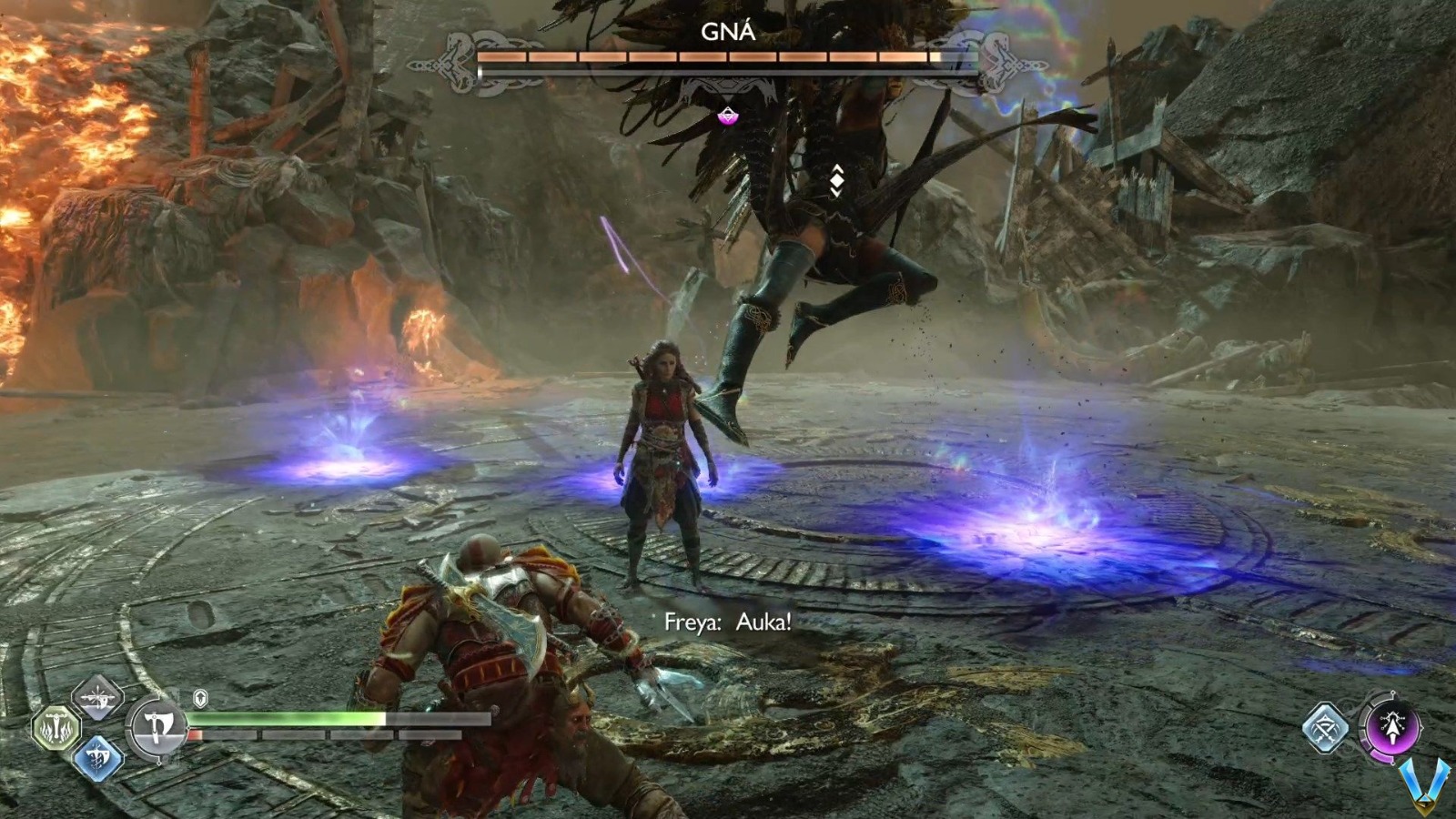Click the blue V emblem in bottom-right corner
Viewport: 1456px width, 819px height.
tap(1424, 784)
